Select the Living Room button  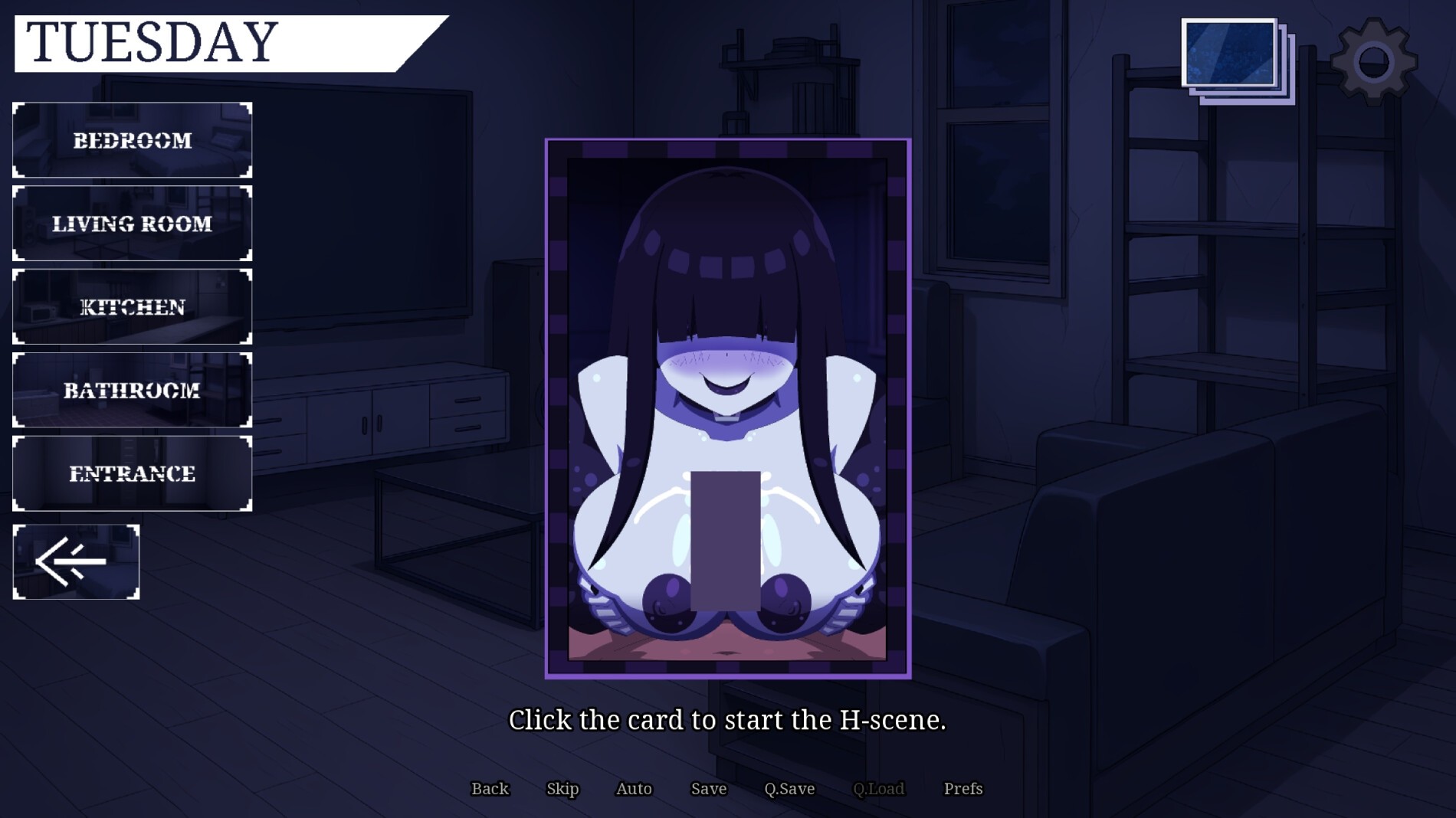click(132, 224)
